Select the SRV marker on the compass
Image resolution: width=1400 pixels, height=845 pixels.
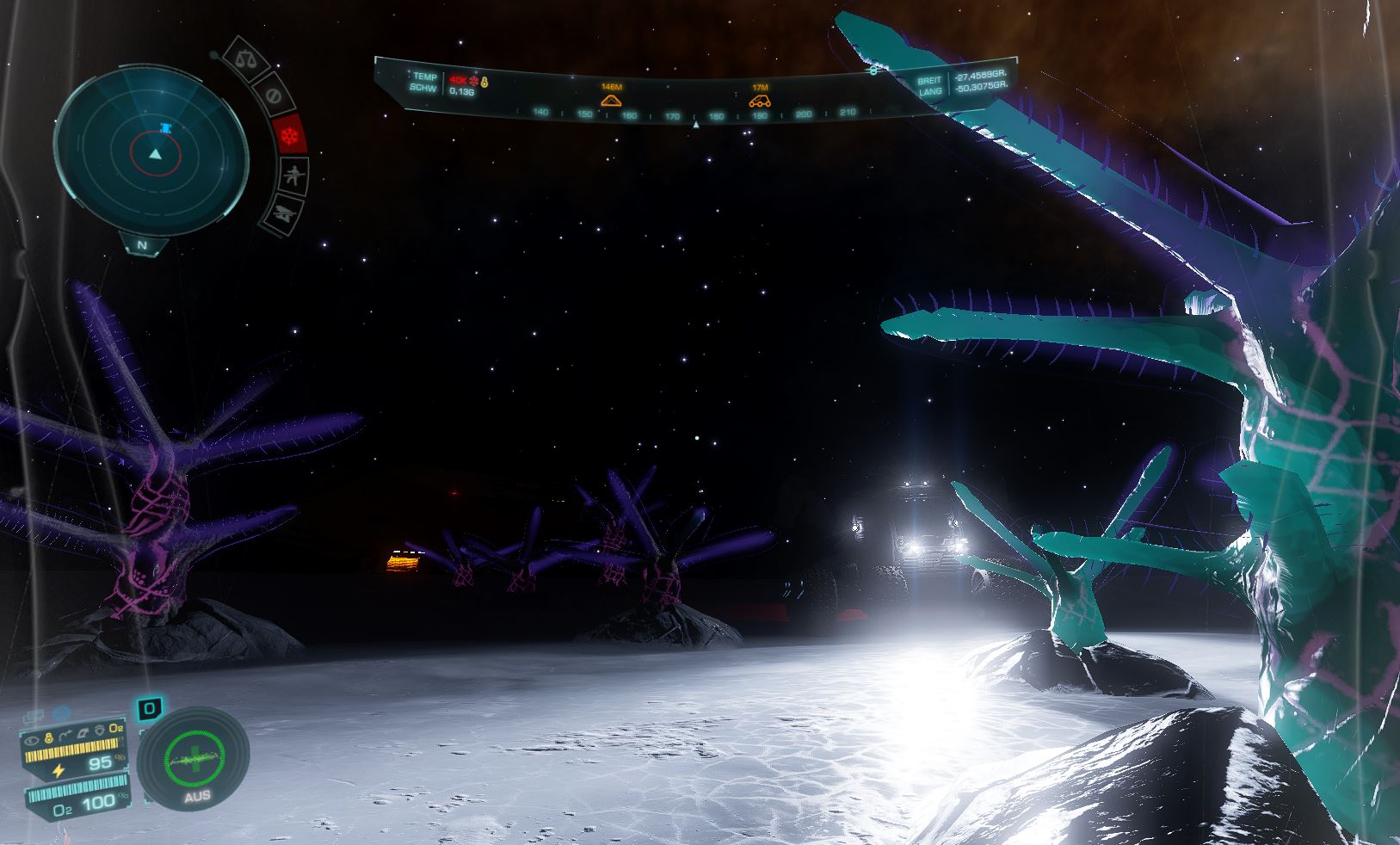[x=760, y=99]
